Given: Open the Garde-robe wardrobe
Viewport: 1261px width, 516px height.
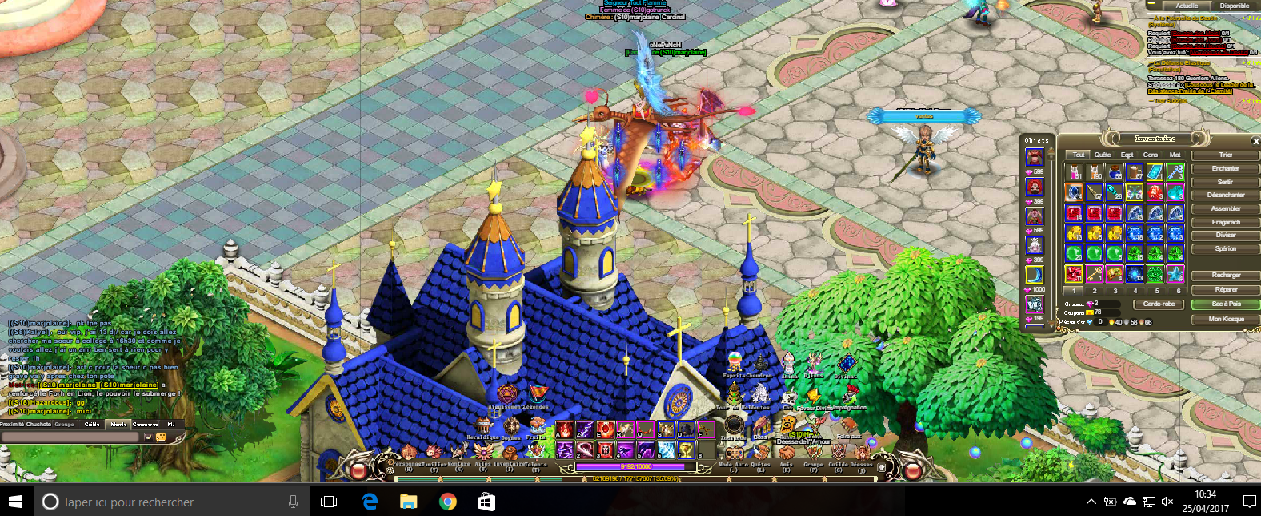Looking at the screenshot, I should pos(1158,304).
